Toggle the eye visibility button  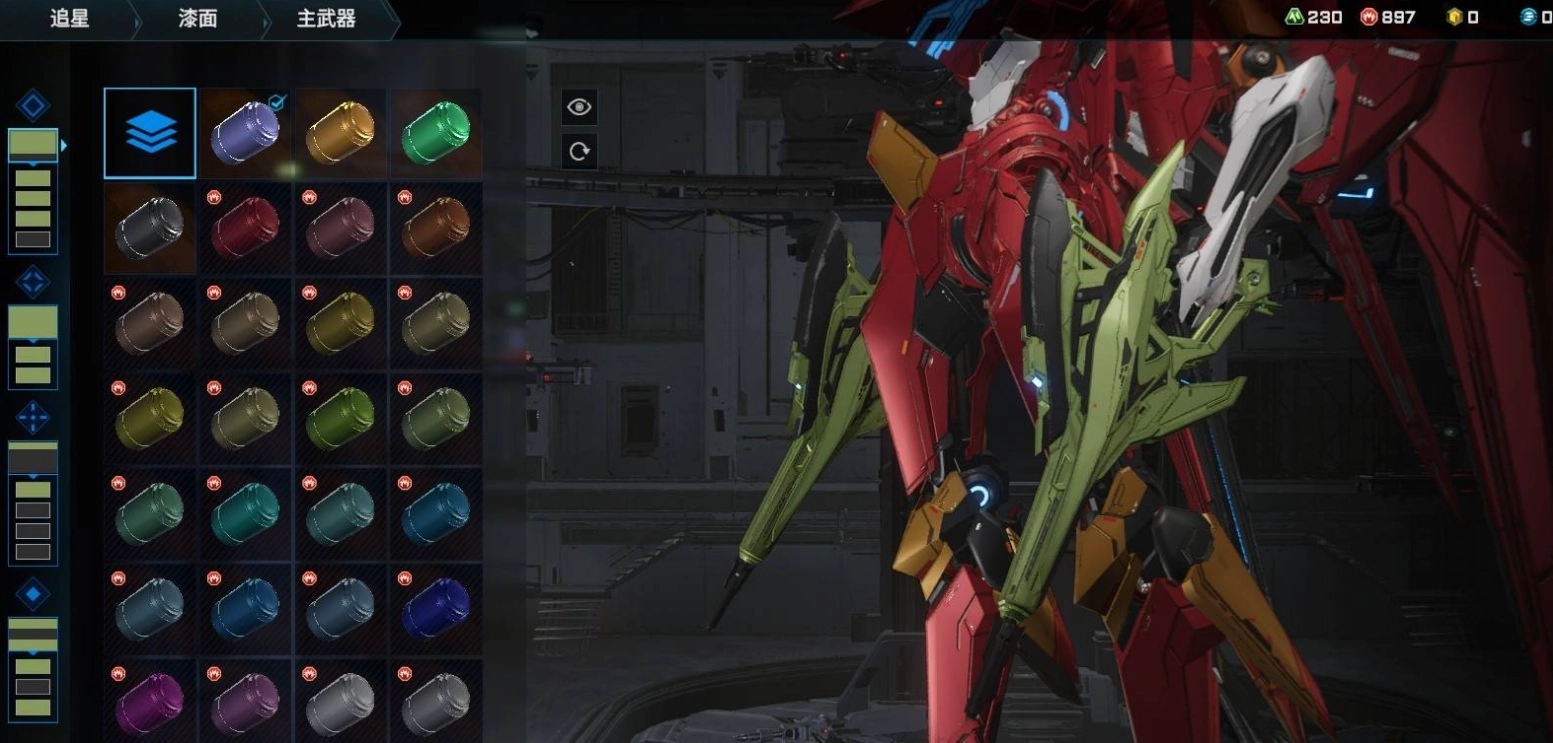tap(579, 107)
